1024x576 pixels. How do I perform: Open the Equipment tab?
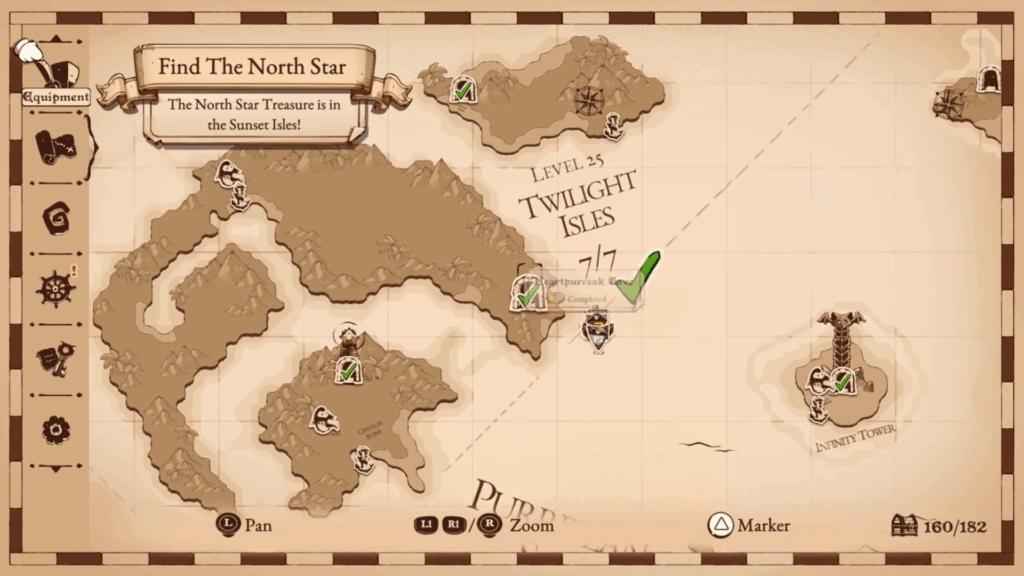(x=56, y=78)
